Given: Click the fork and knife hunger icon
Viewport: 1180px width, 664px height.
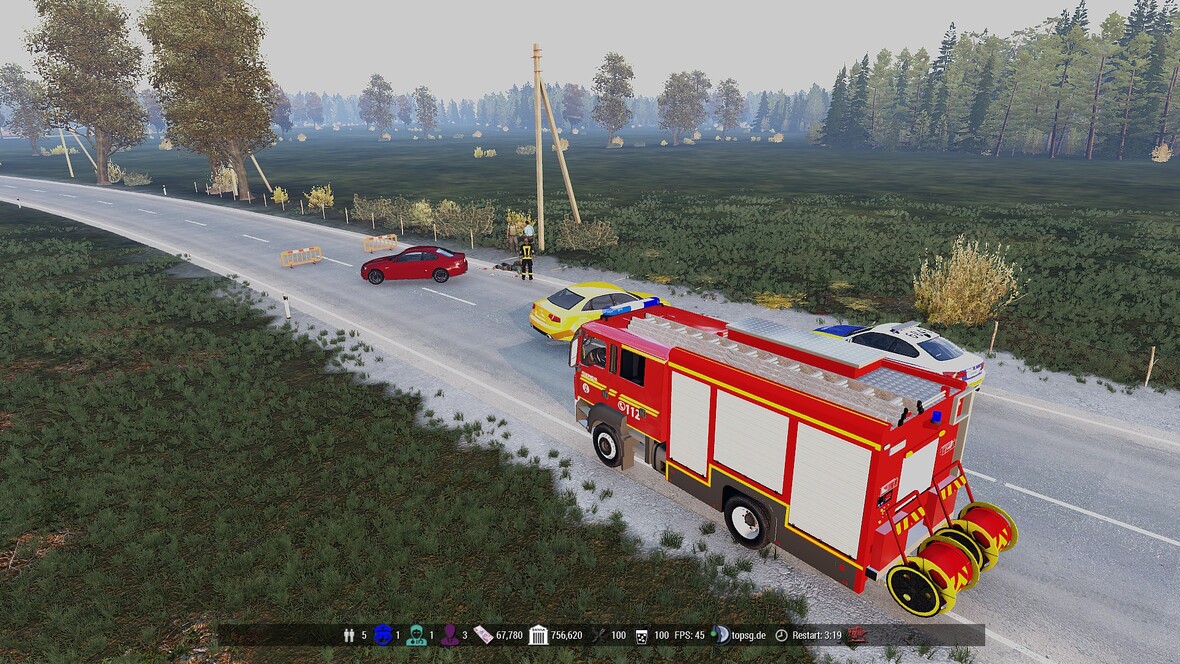Looking at the screenshot, I should point(599,635).
